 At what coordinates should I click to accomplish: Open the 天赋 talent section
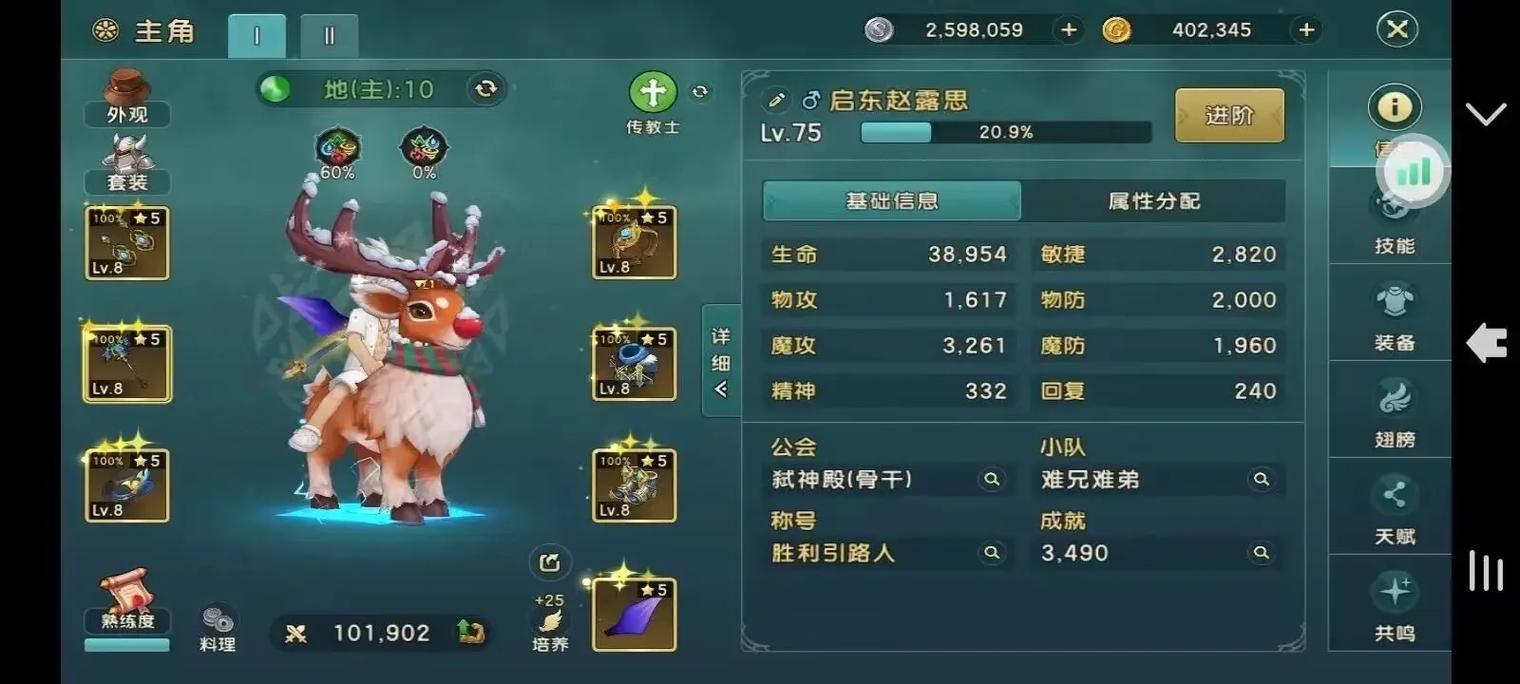pos(1394,509)
